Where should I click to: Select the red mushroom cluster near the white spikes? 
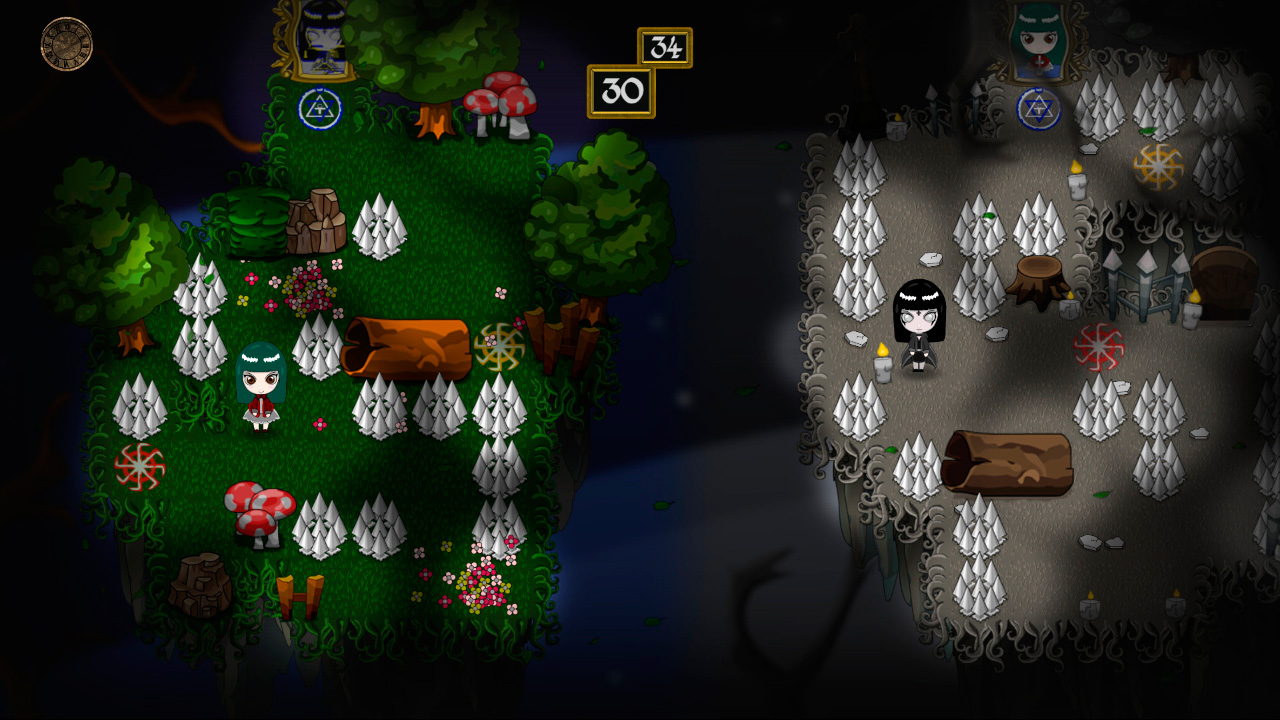point(258,508)
